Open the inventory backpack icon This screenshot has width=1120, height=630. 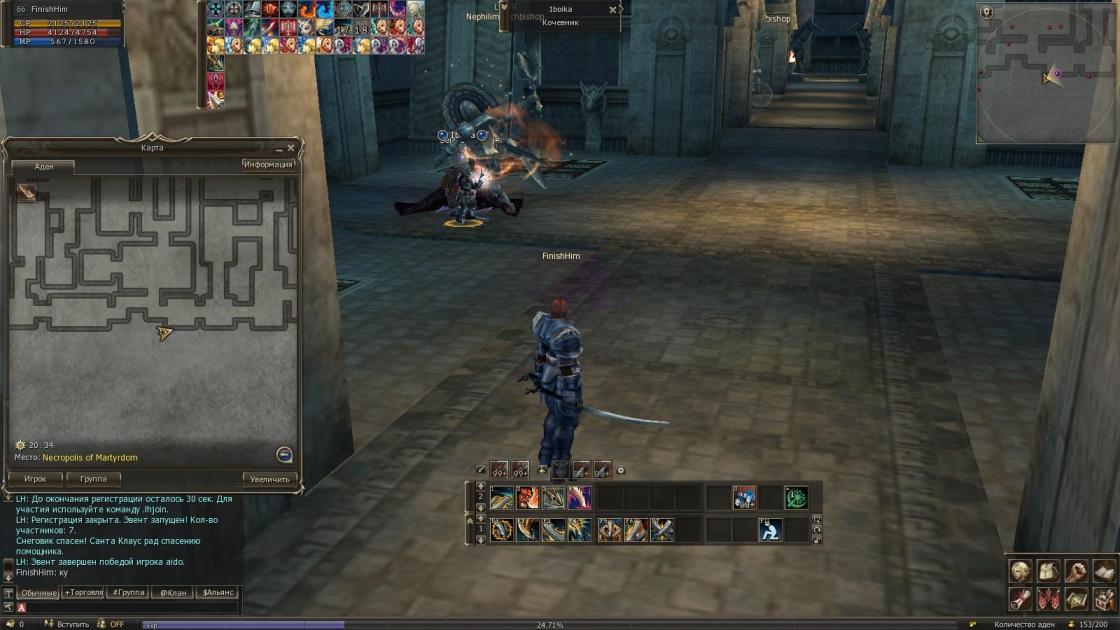1048,571
